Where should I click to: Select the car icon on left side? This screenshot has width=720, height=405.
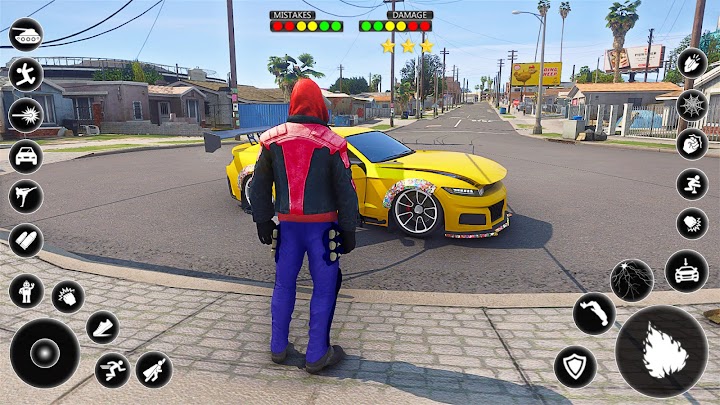[25, 156]
